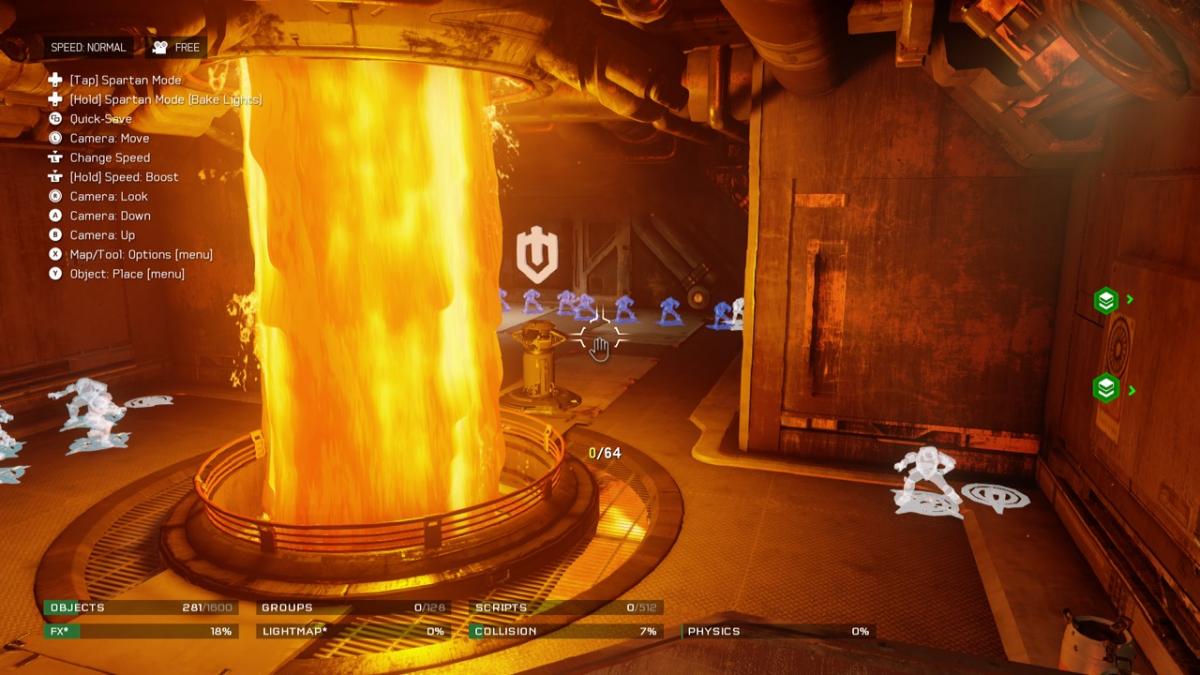Select the white shield emblem marker
1200x675 pixels.
536,256
